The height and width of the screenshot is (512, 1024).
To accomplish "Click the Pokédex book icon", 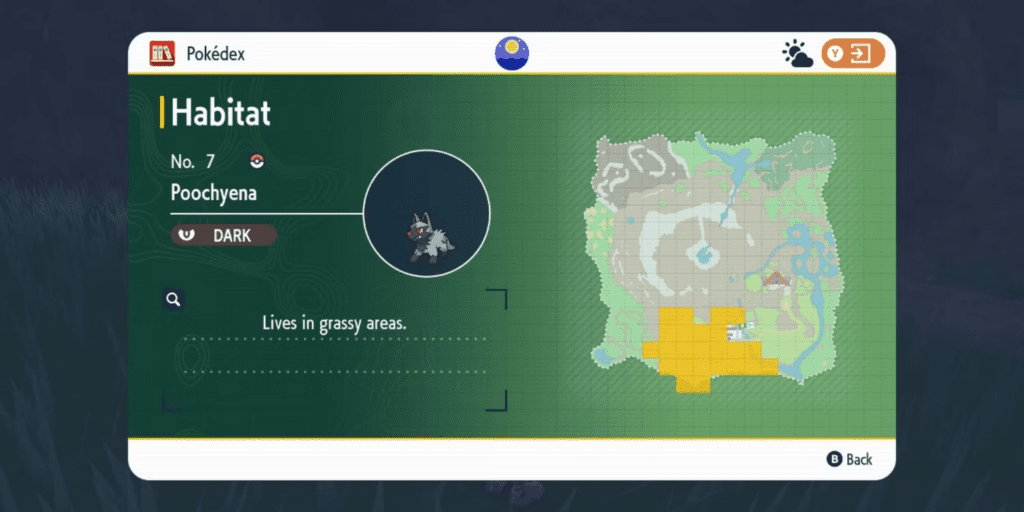I will (x=162, y=53).
